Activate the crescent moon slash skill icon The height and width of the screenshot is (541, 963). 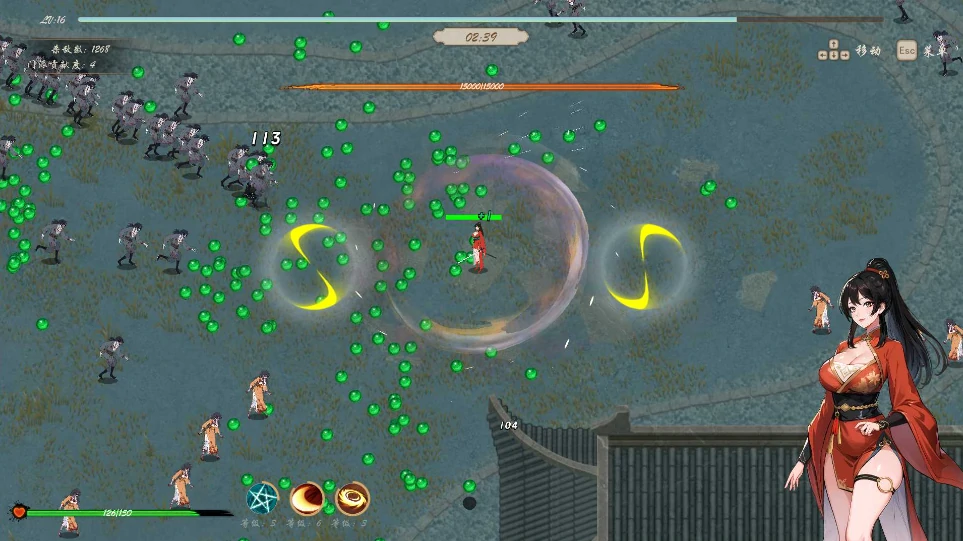(x=307, y=498)
